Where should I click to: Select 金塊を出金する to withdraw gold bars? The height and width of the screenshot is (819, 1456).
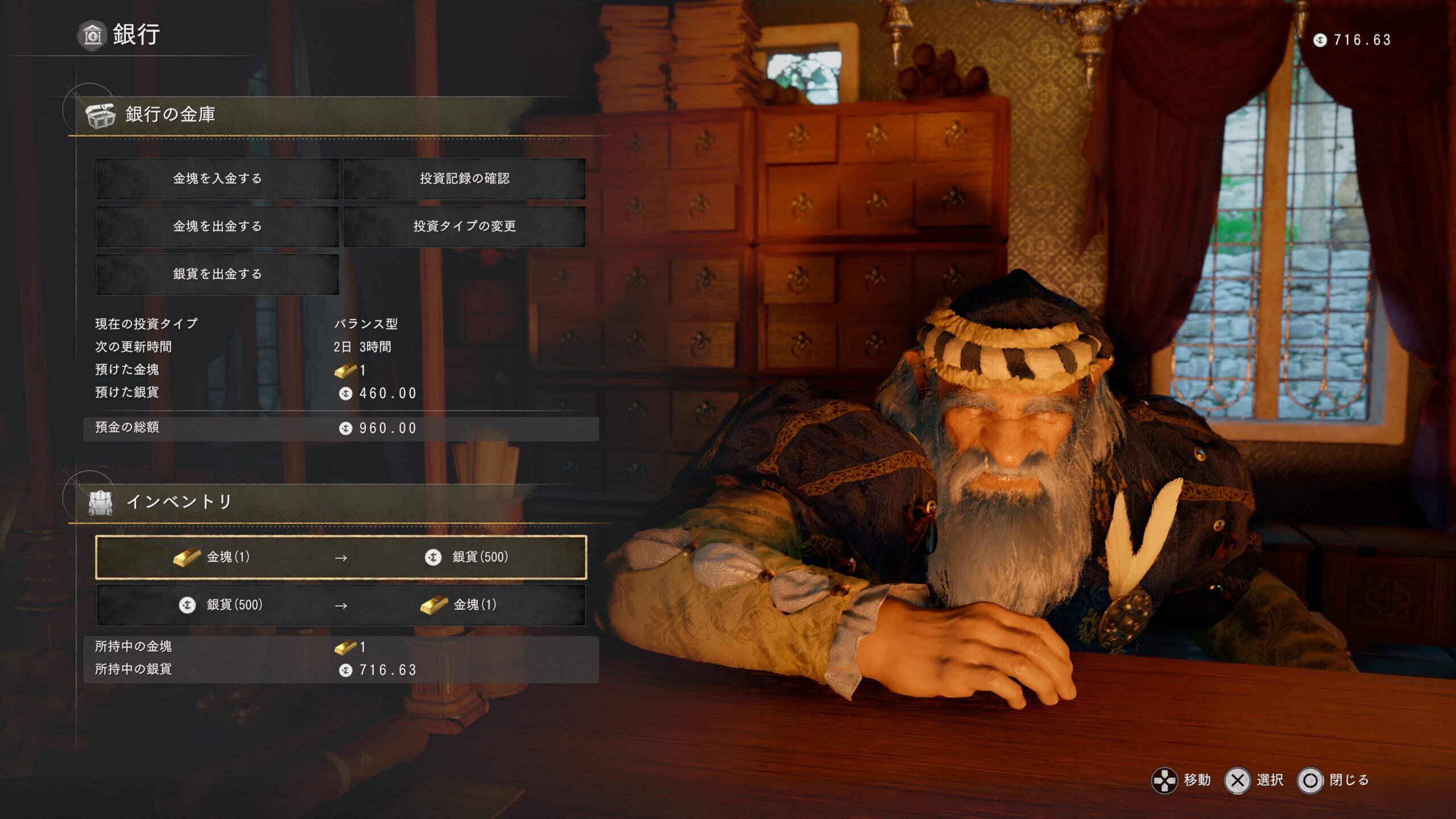point(217,226)
